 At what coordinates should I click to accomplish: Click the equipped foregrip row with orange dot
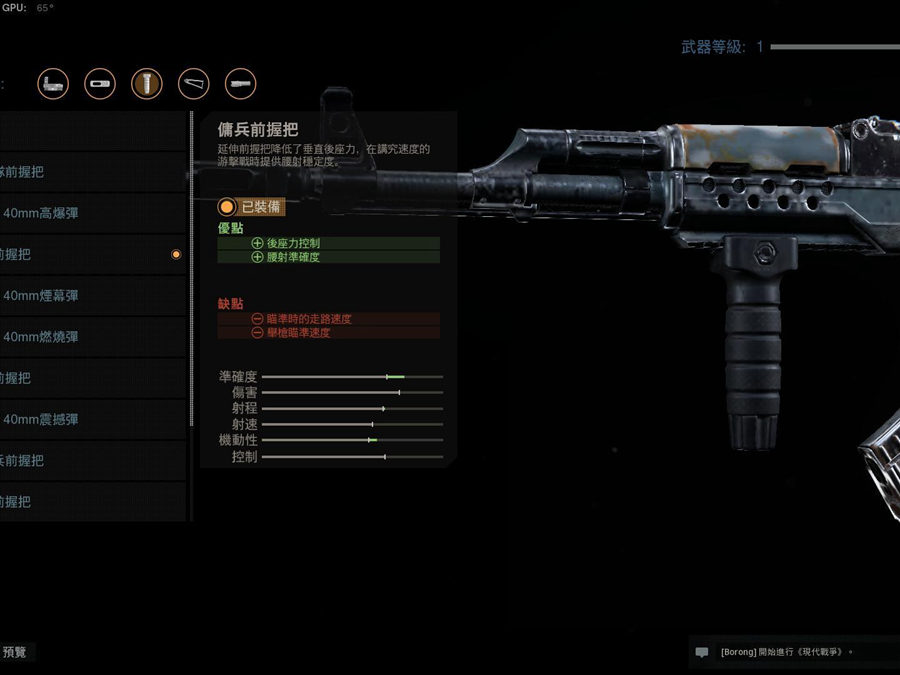[93, 255]
